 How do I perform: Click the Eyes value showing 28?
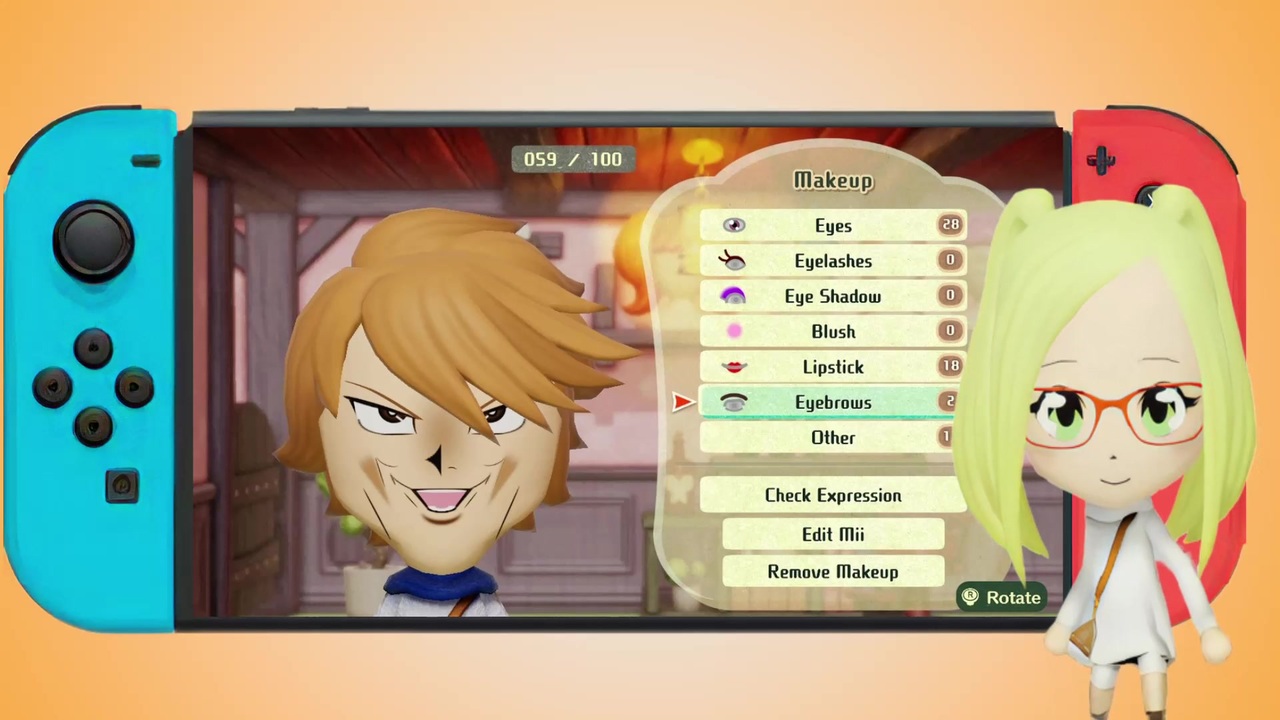click(x=949, y=224)
